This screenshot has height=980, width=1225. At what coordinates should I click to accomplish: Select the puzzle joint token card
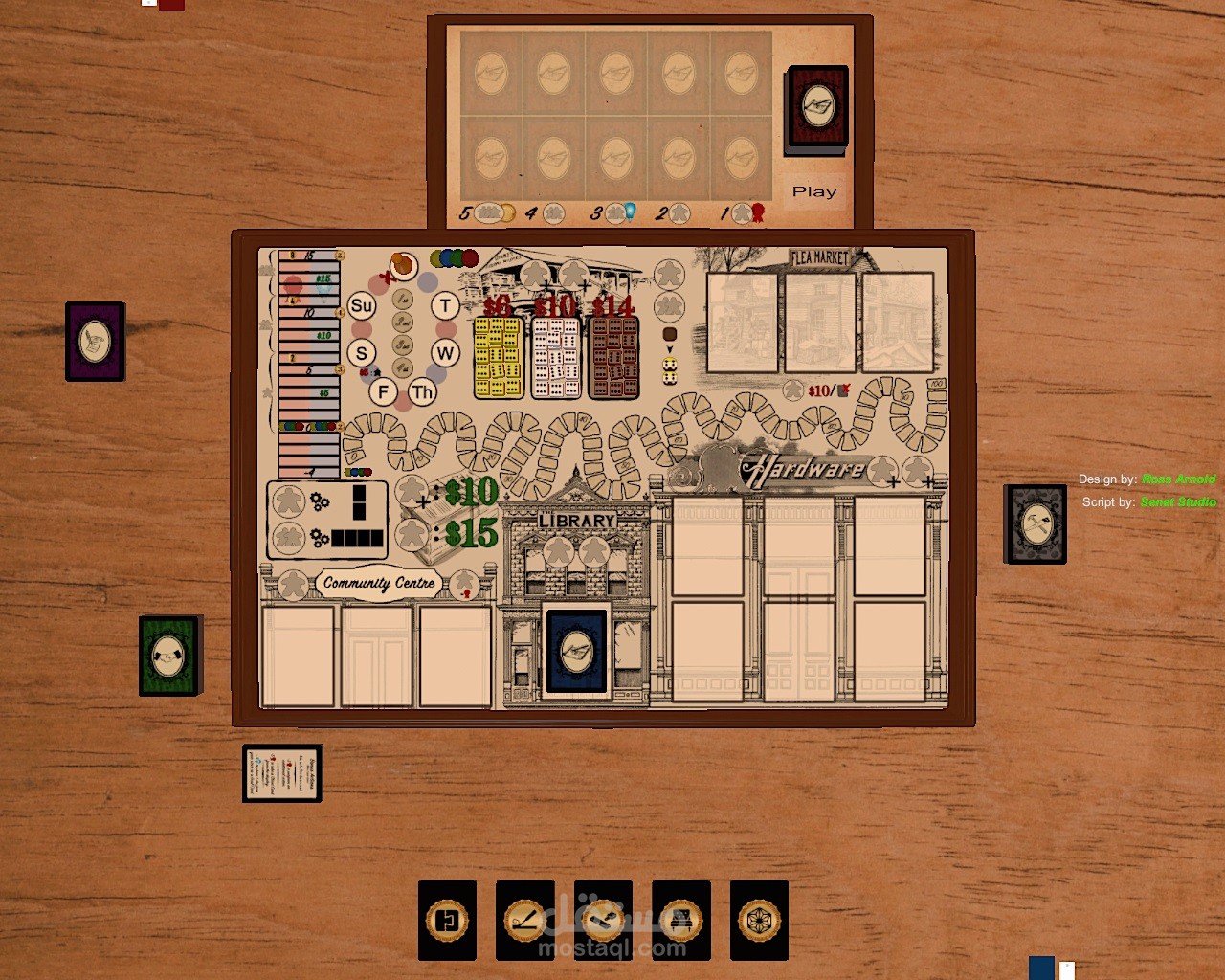447,921
